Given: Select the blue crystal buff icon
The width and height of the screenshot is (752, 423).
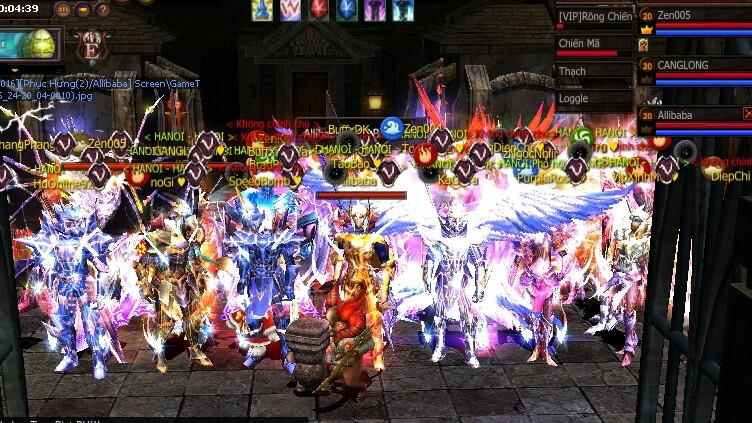Looking at the screenshot, I should pos(346,10).
